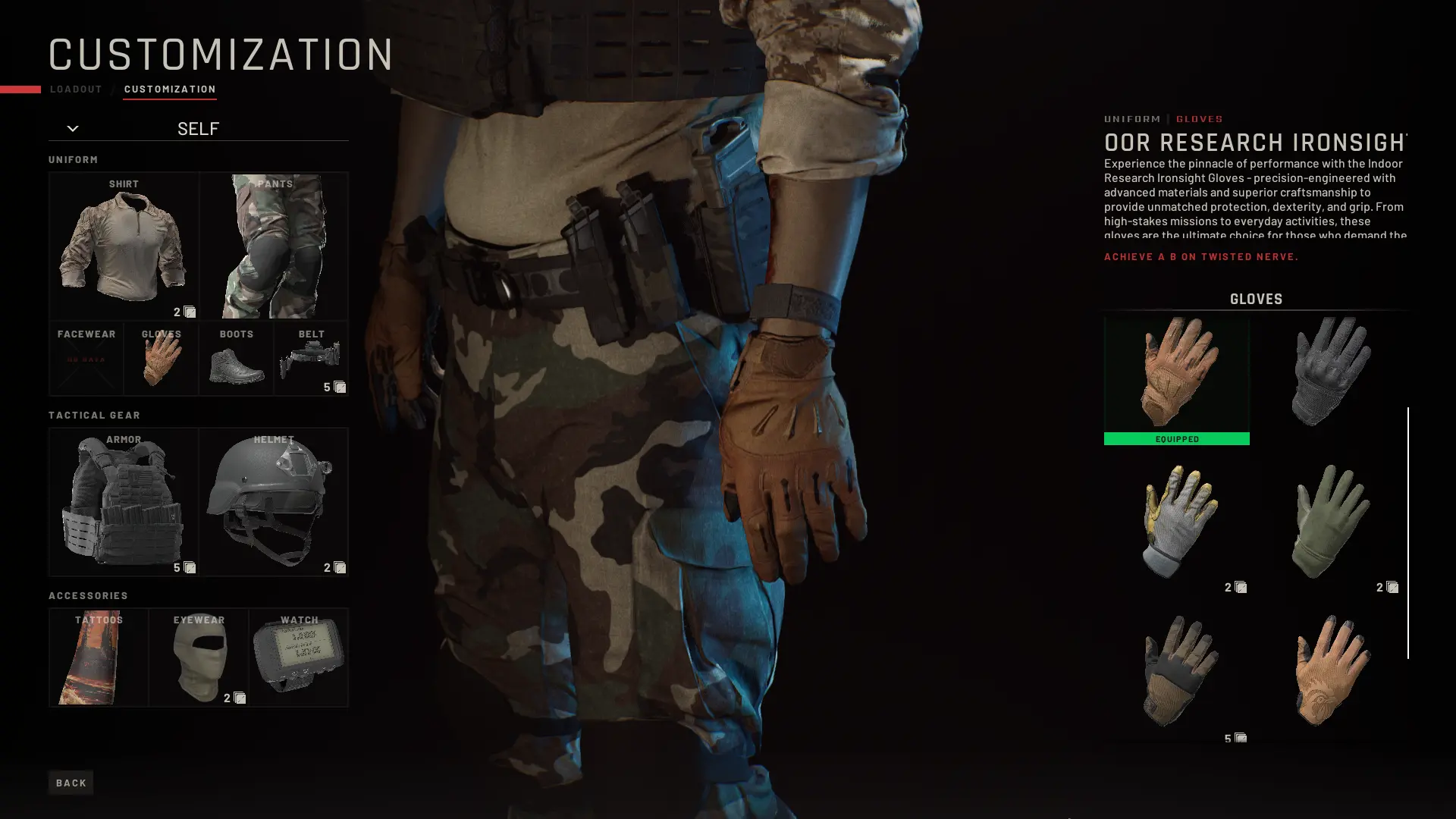The image size is (1456, 819).
Task: Open the HELMET slot
Action: coord(273,500)
